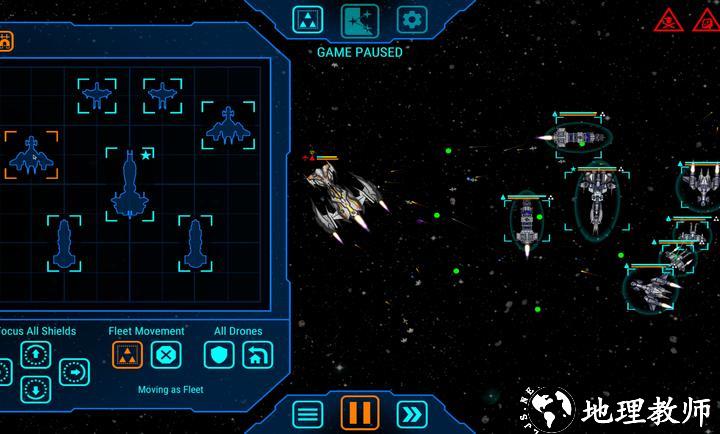
Task: Open the three-line hamburger menu
Action: (x=308, y=413)
